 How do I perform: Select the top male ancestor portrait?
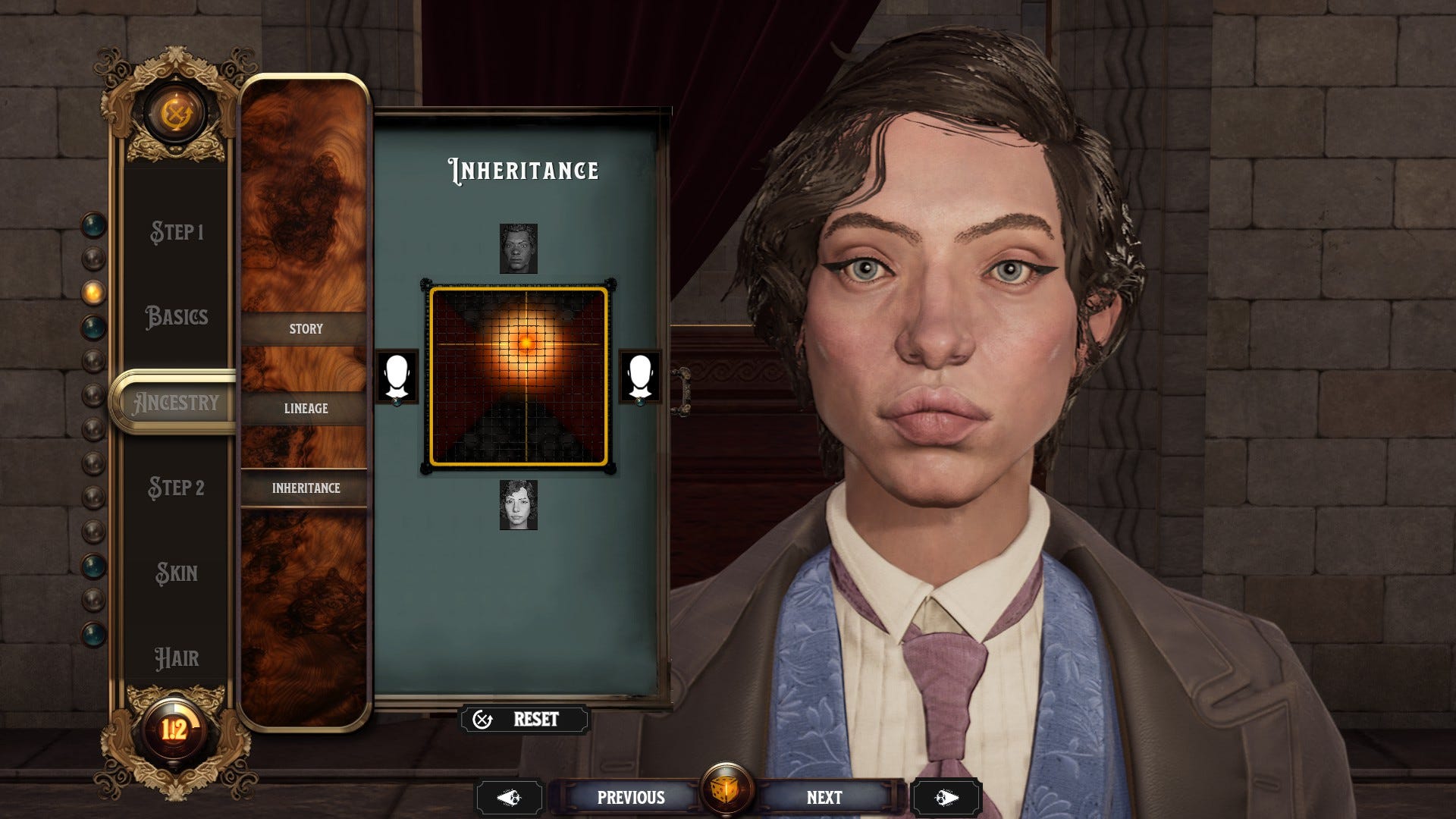(519, 249)
